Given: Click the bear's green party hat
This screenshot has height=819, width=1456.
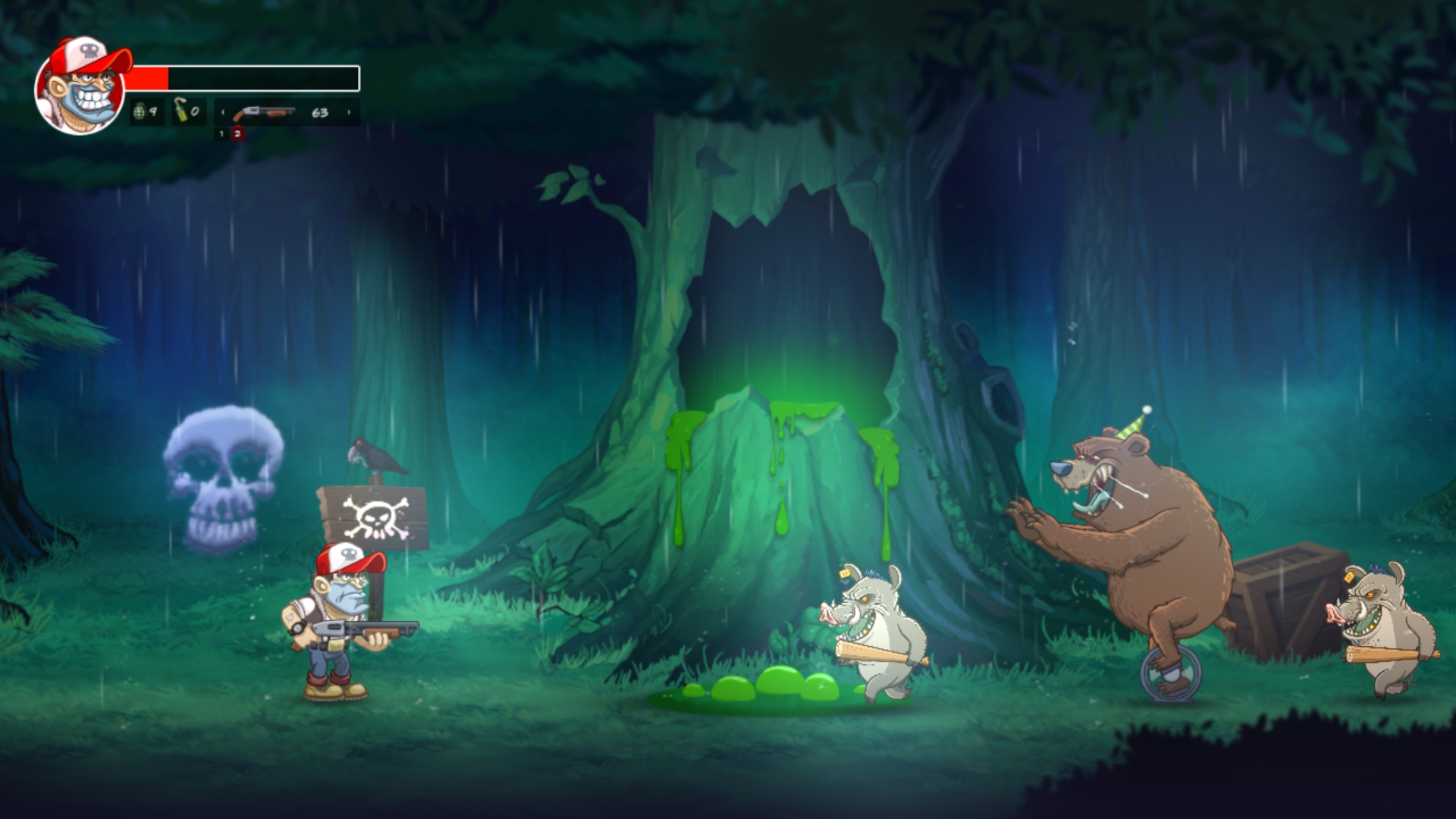Looking at the screenshot, I should pyautogui.click(x=1129, y=425).
